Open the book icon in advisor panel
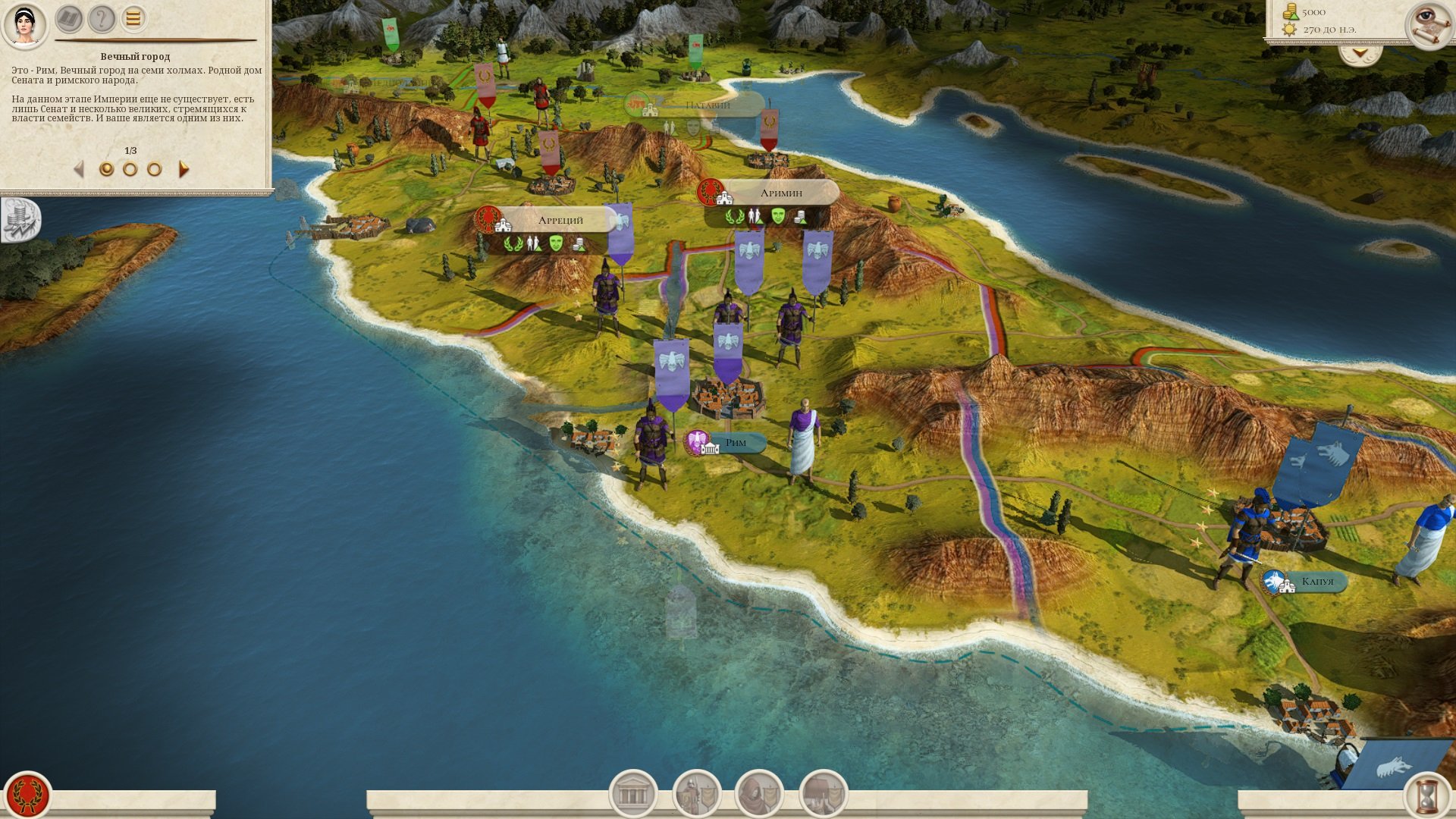The width and height of the screenshot is (1456, 819). (69, 19)
